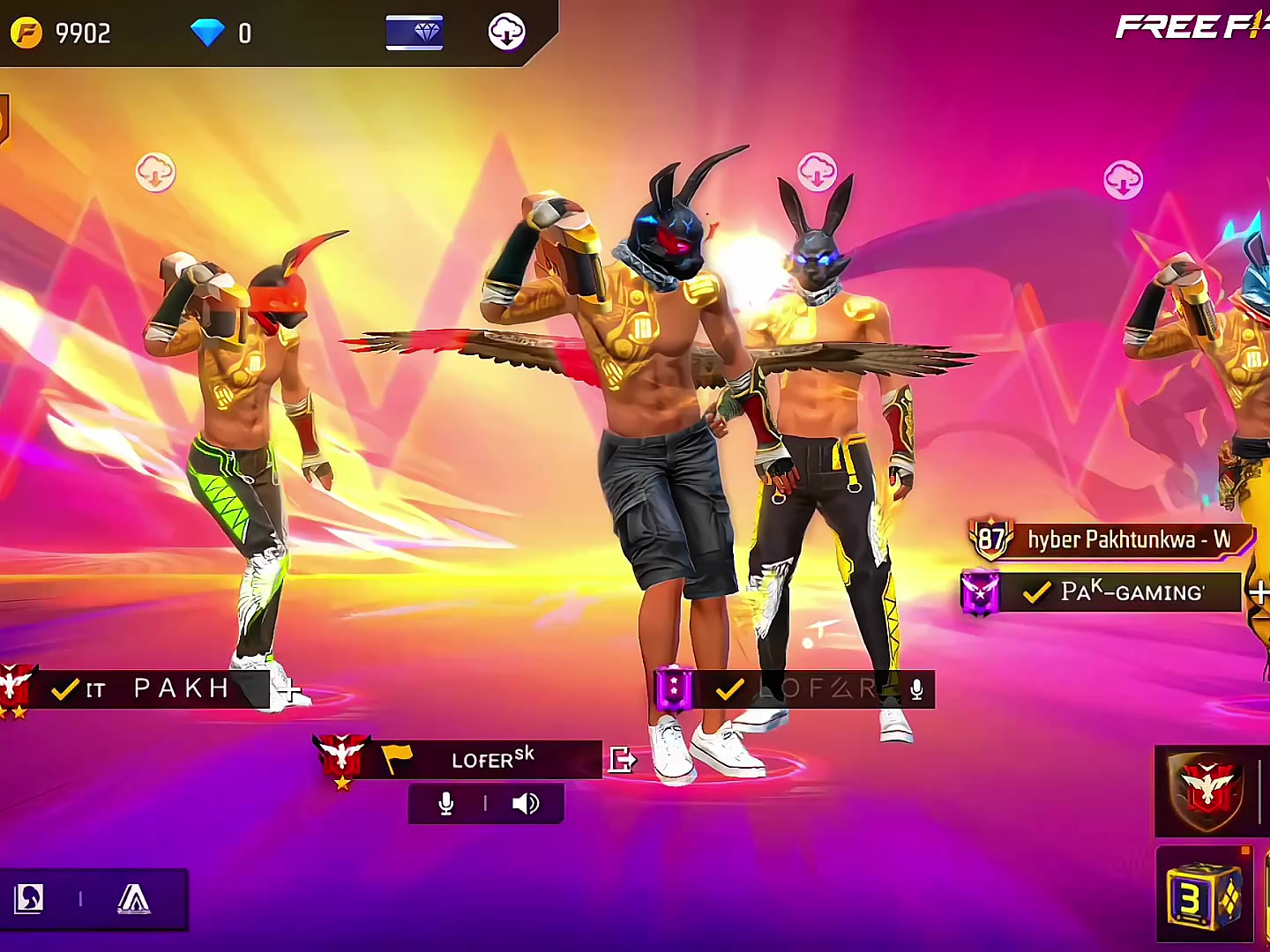This screenshot has width=1270, height=952.
Task: Select PAK-GAMING teammate name tag
Action: (x=1120, y=592)
